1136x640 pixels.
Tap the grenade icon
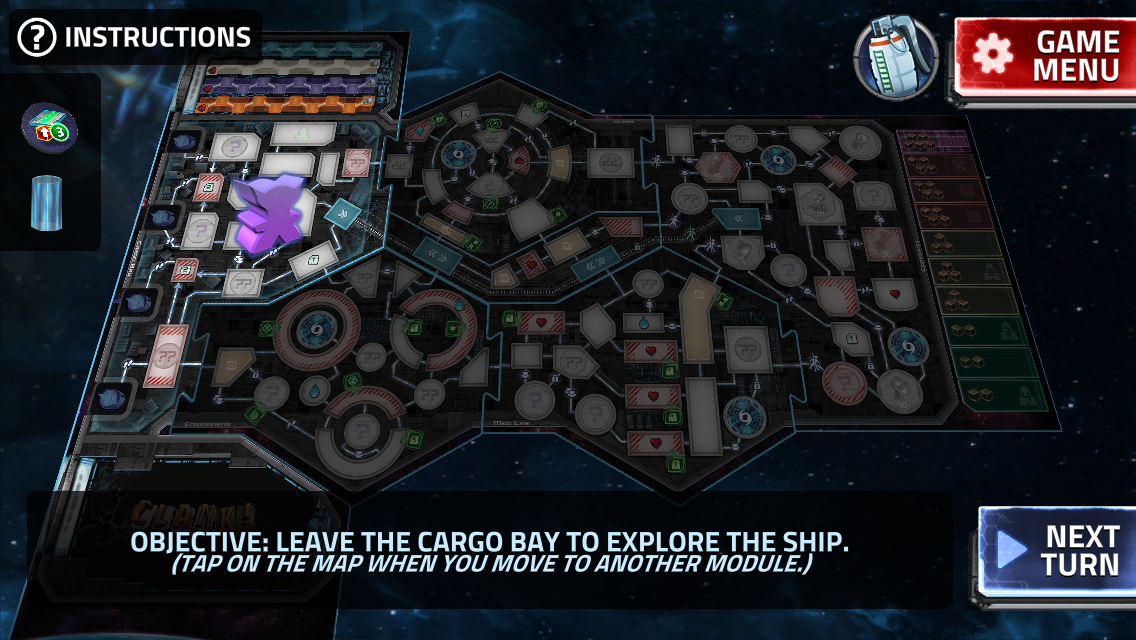[896, 58]
